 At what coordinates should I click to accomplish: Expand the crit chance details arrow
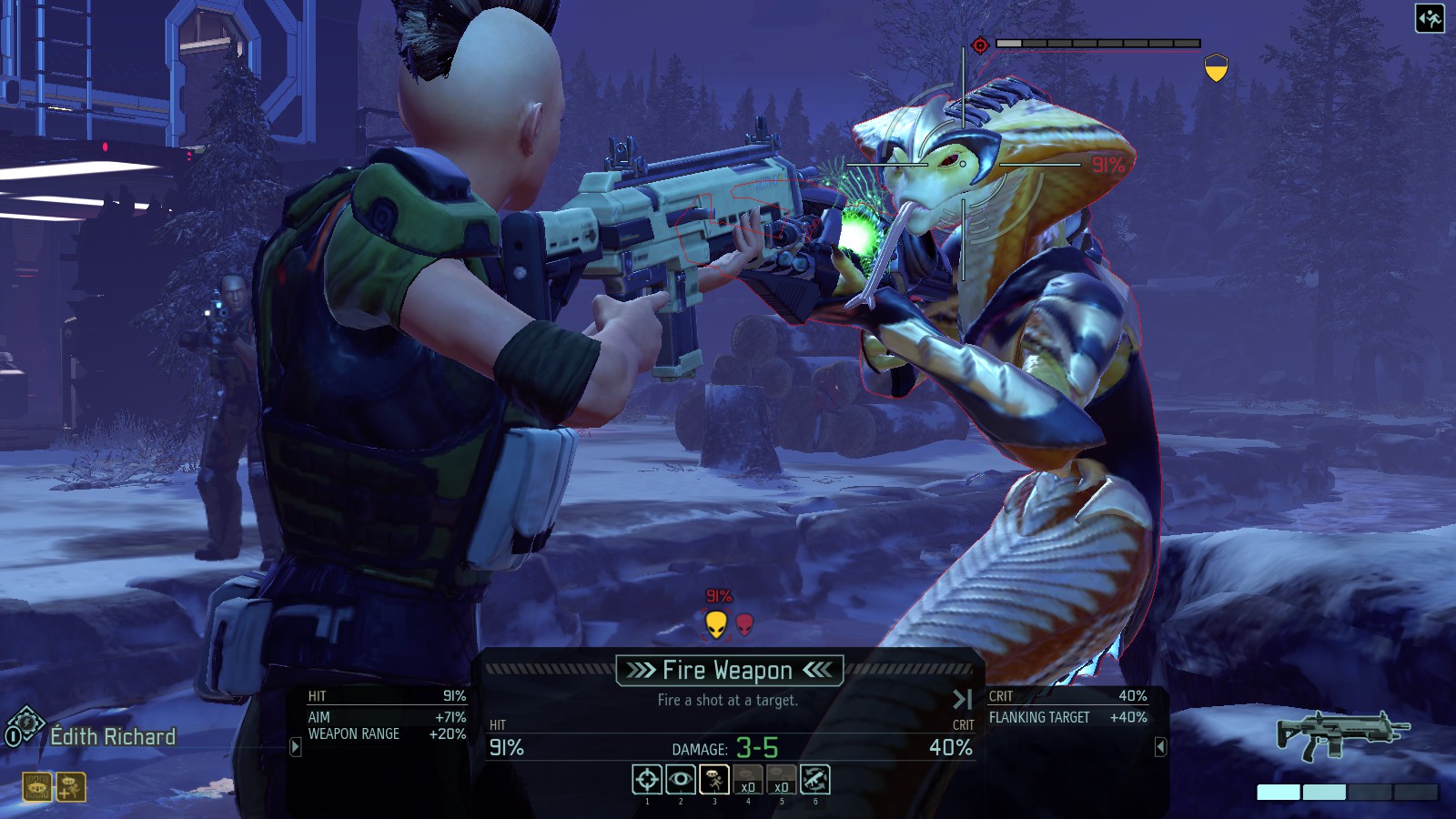pyautogui.click(x=1160, y=747)
